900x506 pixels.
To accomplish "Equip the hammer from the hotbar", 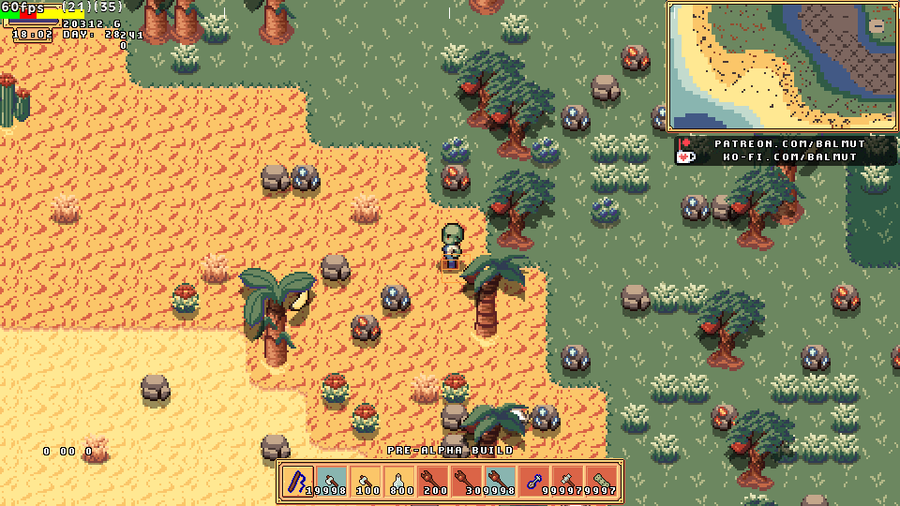I will click(x=568, y=481).
